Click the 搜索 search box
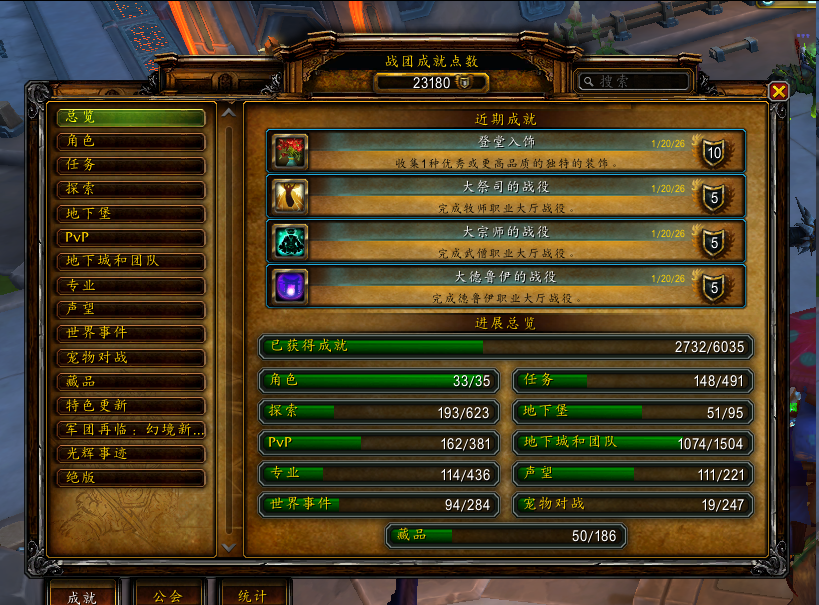The width and height of the screenshot is (819, 605). 640,82
